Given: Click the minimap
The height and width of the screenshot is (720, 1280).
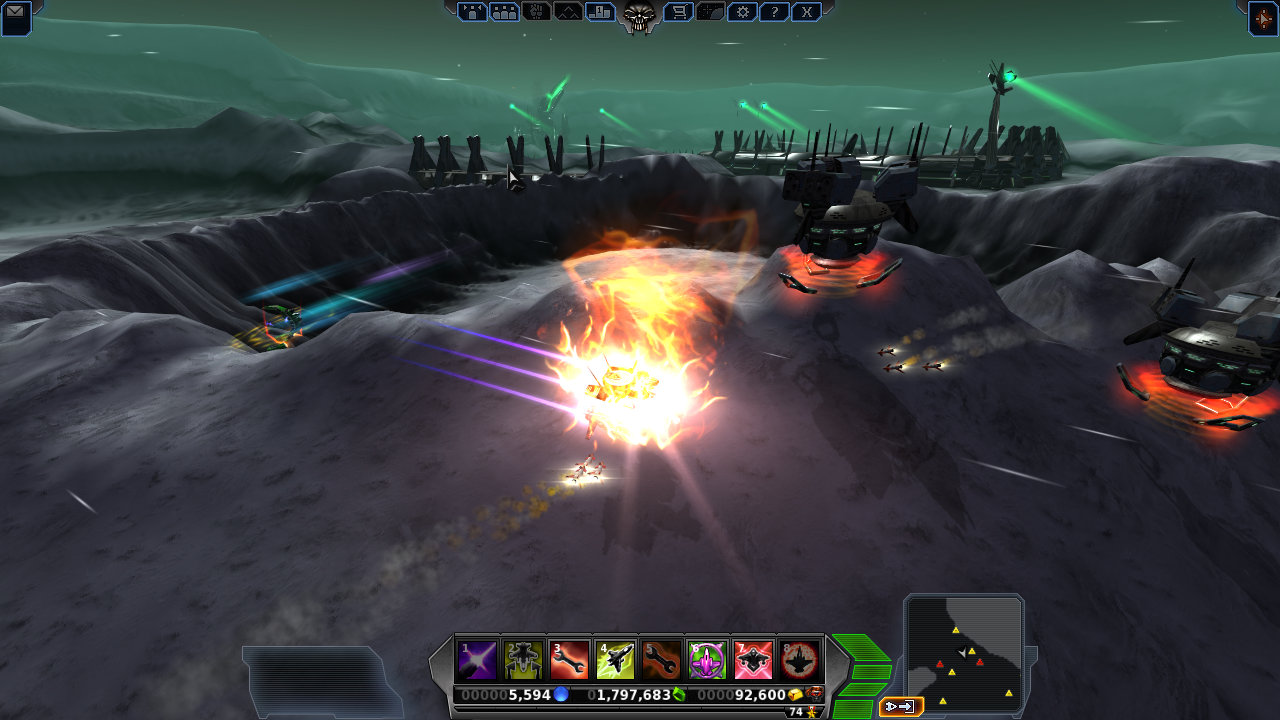Looking at the screenshot, I should click(x=963, y=652).
